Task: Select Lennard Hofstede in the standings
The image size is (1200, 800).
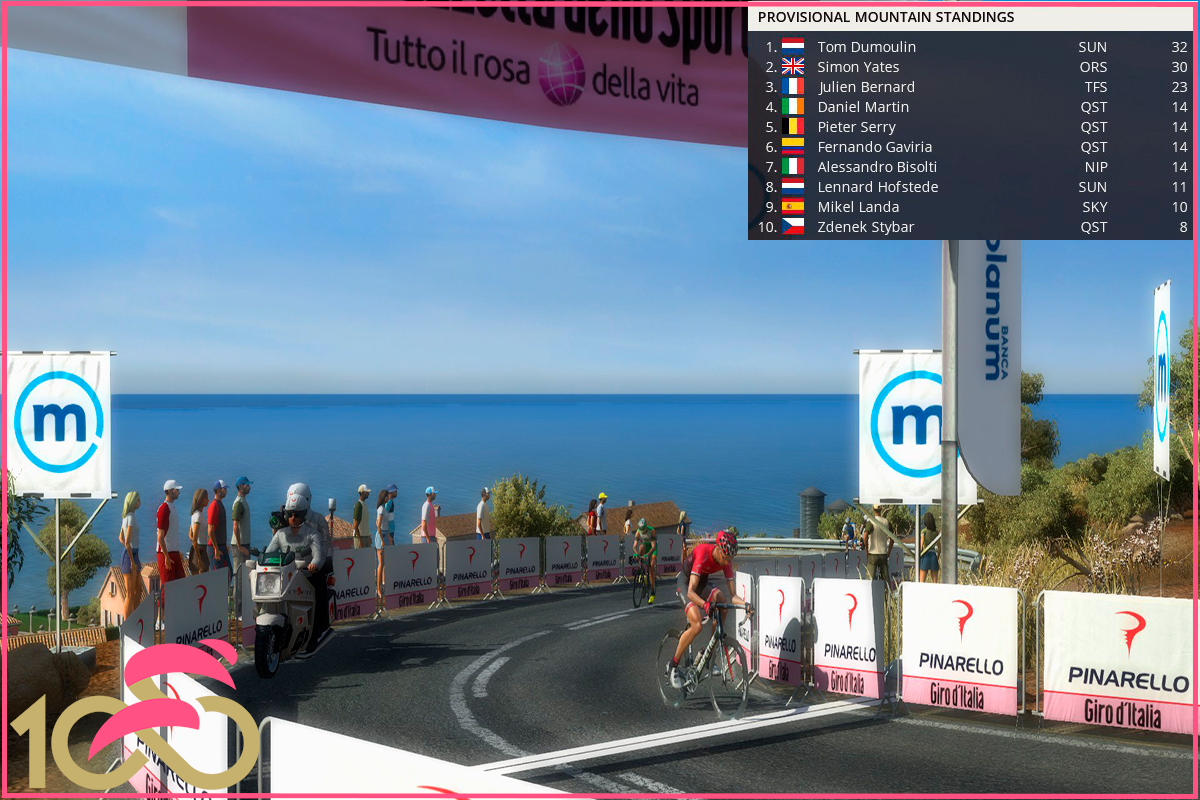Action: (x=877, y=187)
